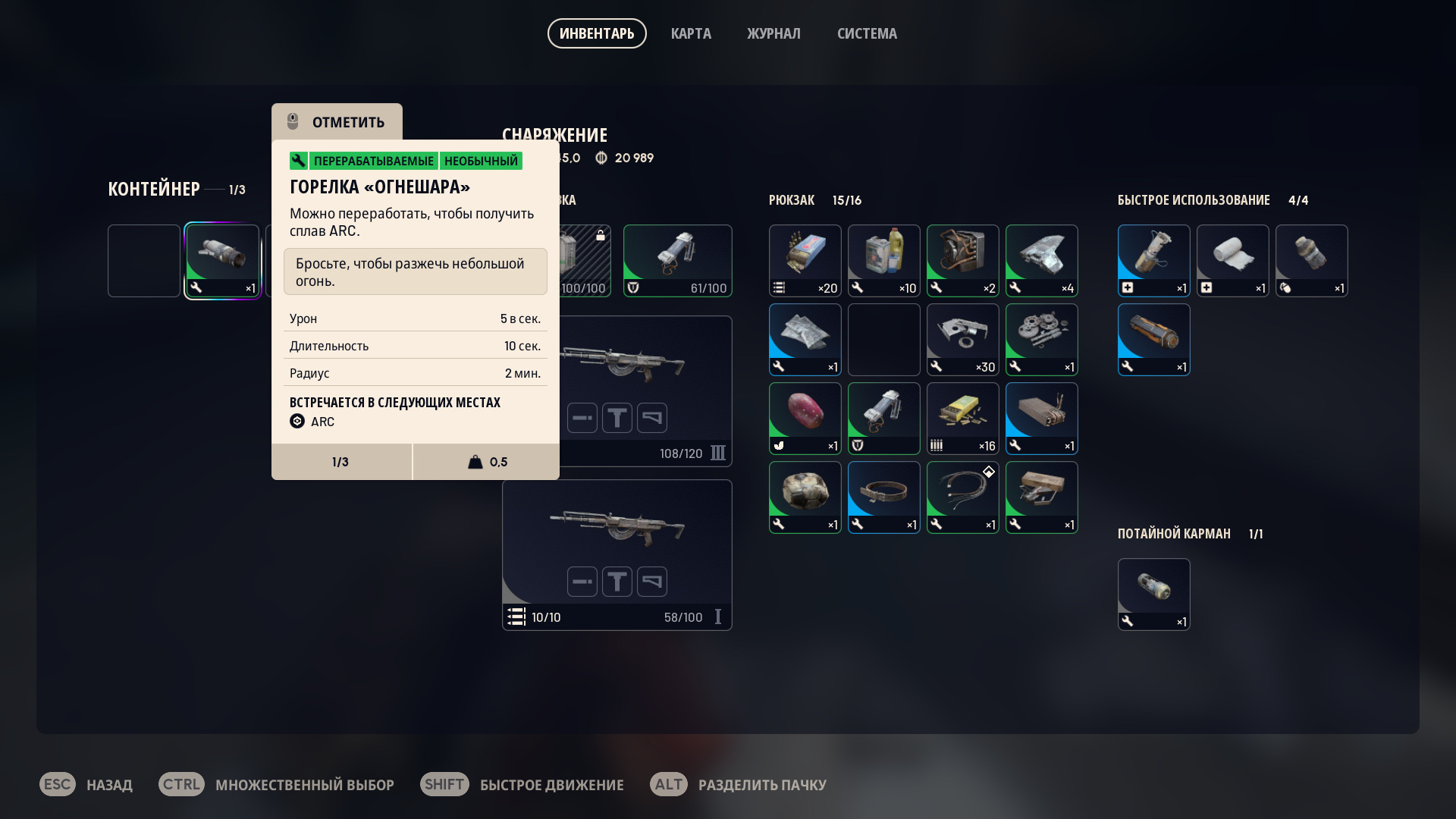The image size is (1456, 819).
Task: Open the Журнал tab
Action: click(773, 33)
